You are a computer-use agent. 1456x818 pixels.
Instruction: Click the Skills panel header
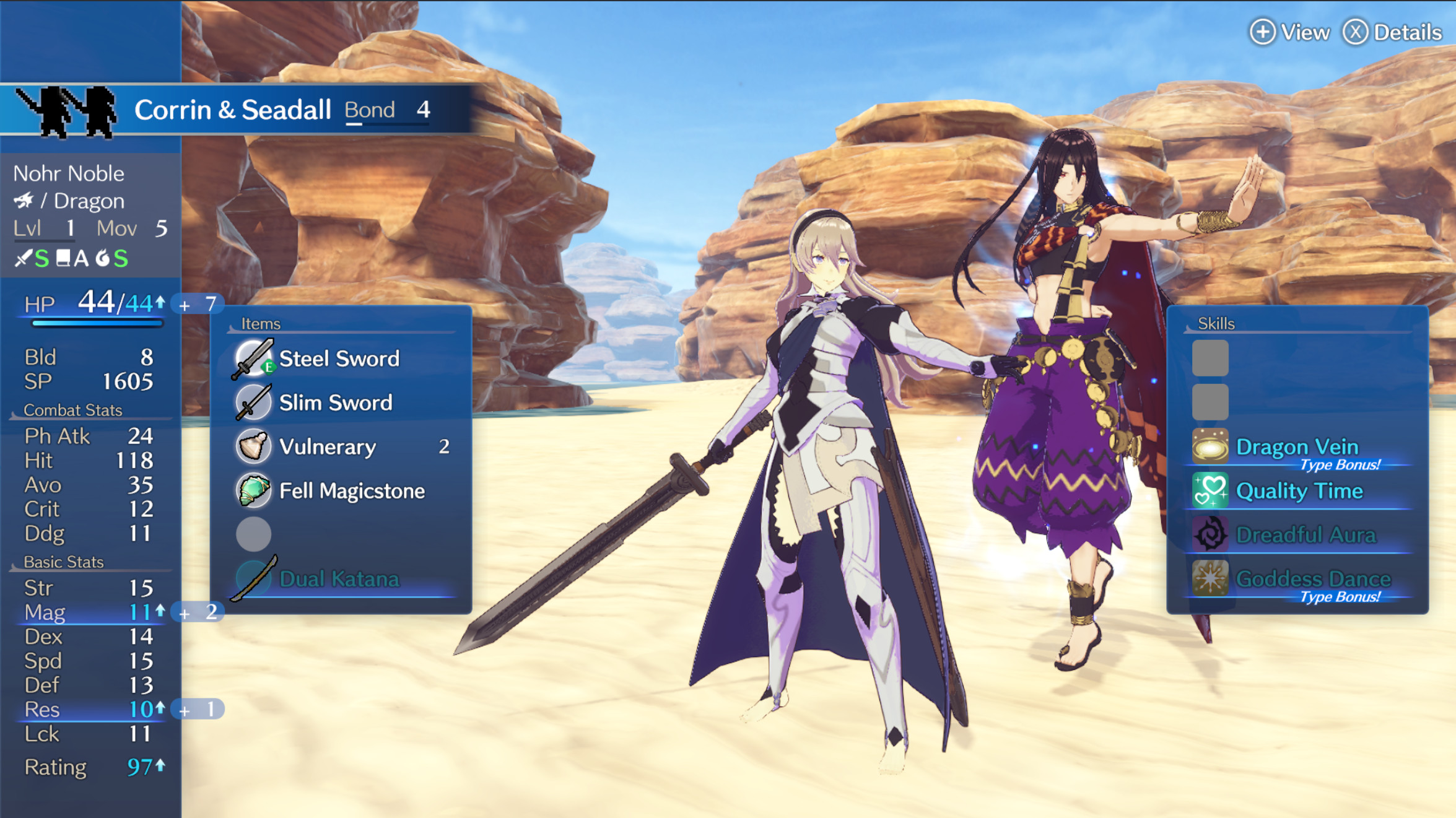tap(1217, 323)
